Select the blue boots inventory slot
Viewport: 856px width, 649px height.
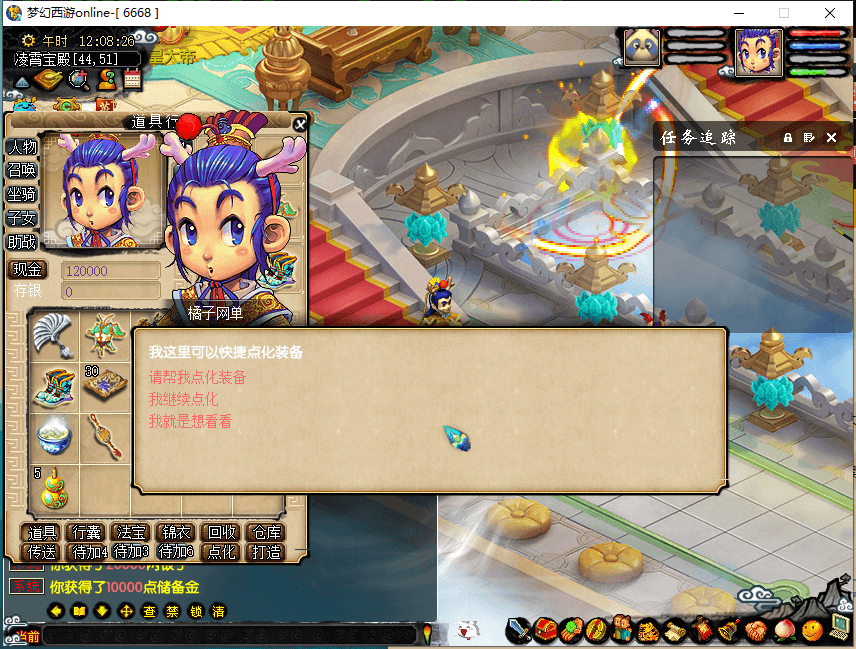53,387
